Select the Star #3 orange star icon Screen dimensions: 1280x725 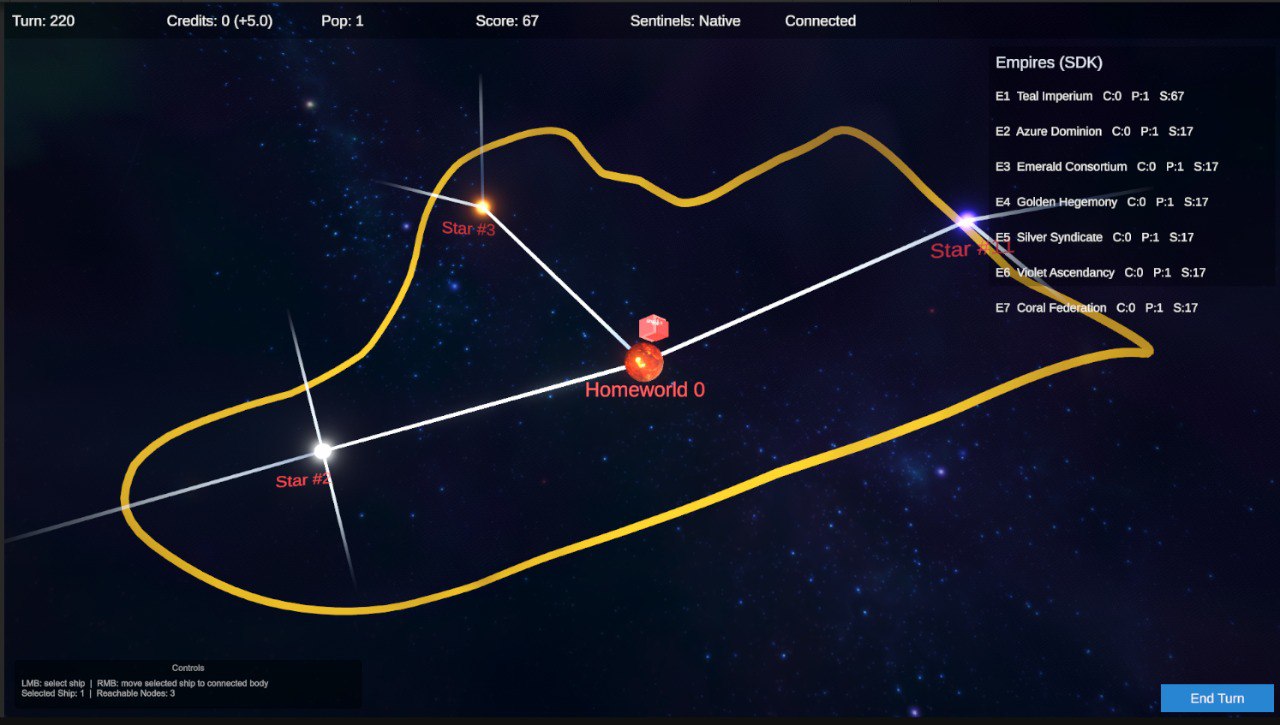pos(481,206)
